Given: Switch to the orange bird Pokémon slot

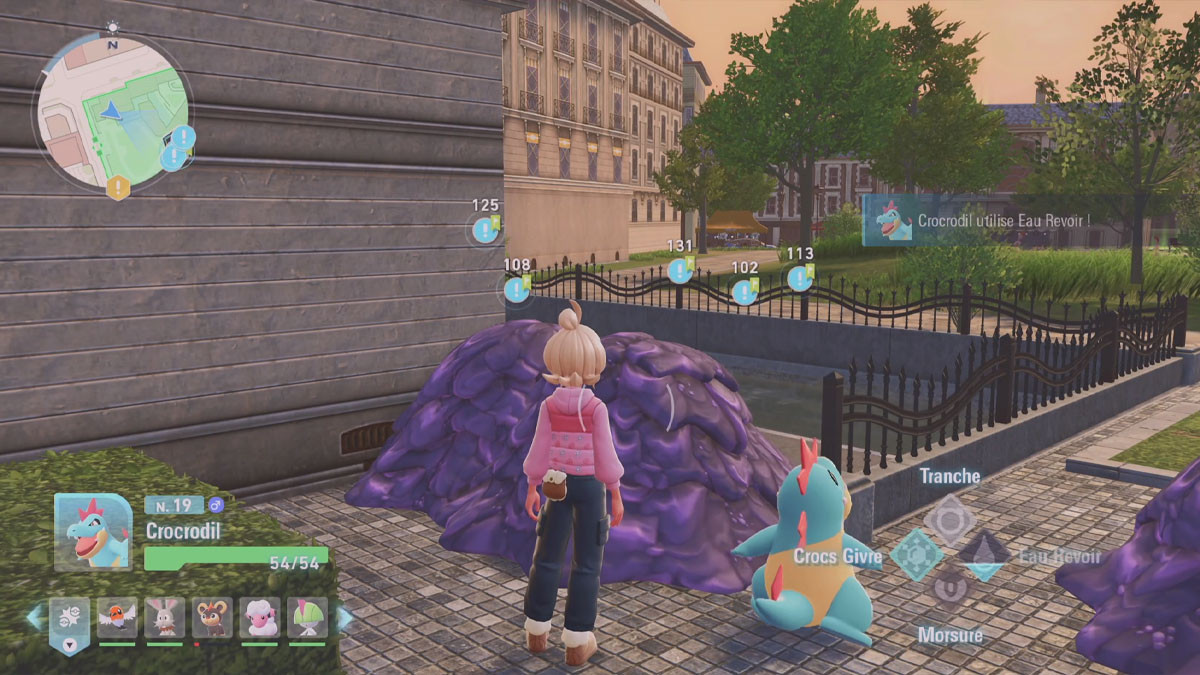Looking at the screenshot, I should pos(117,618).
